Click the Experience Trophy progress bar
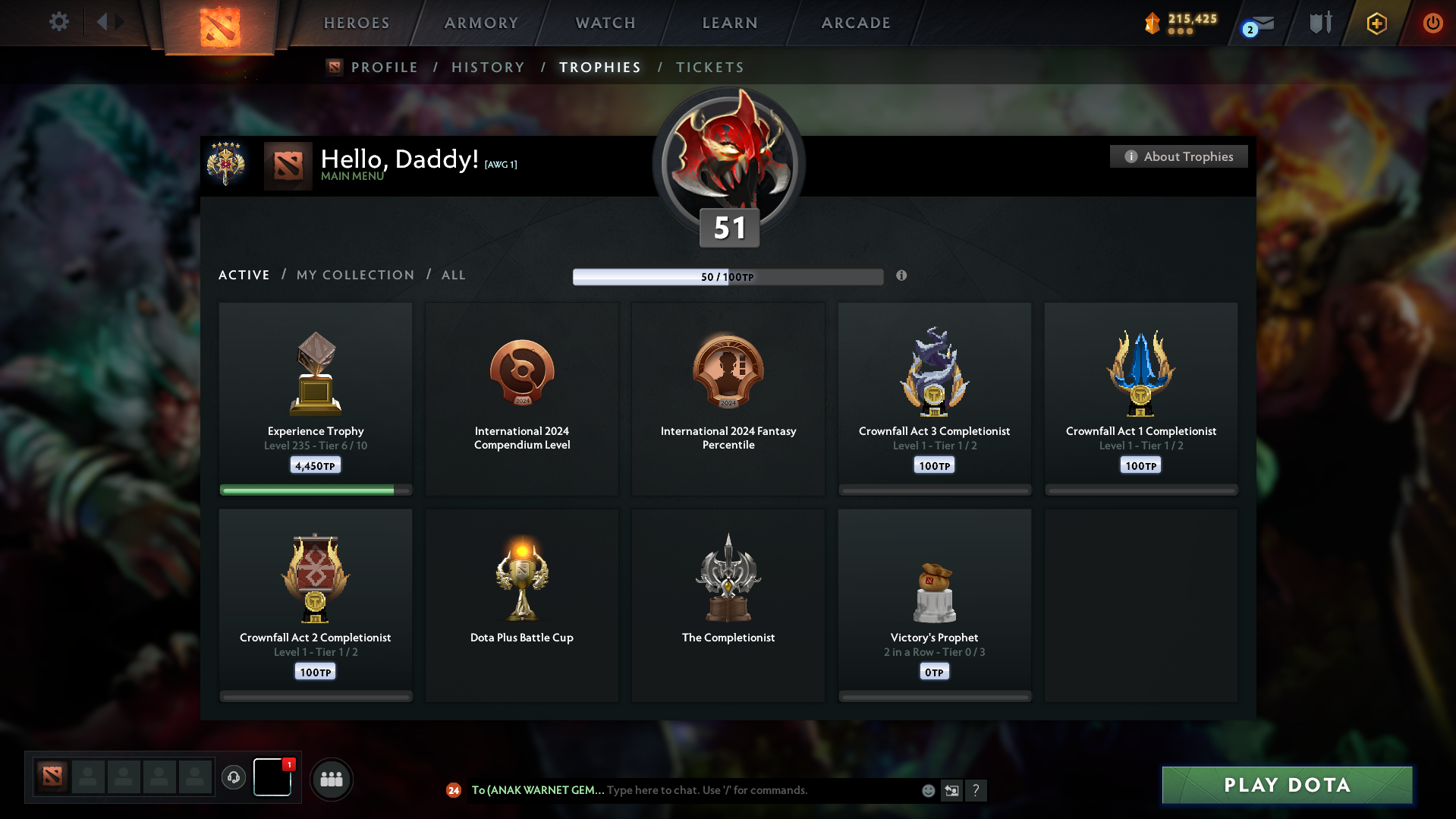 [x=315, y=490]
